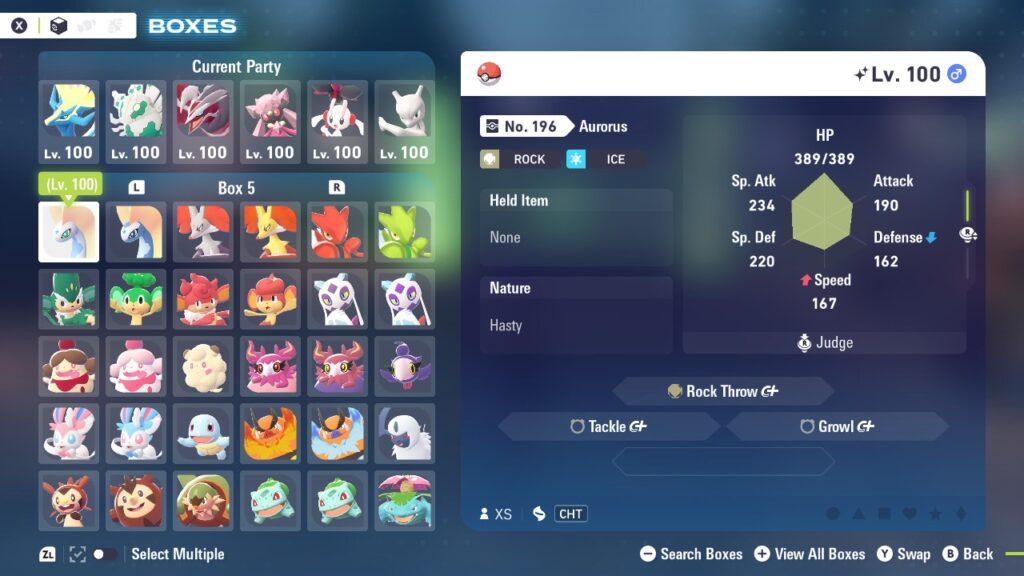Image resolution: width=1024 pixels, height=576 pixels.
Task: Toggle Select Multiple mode
Action: click(x=103, y=554)
